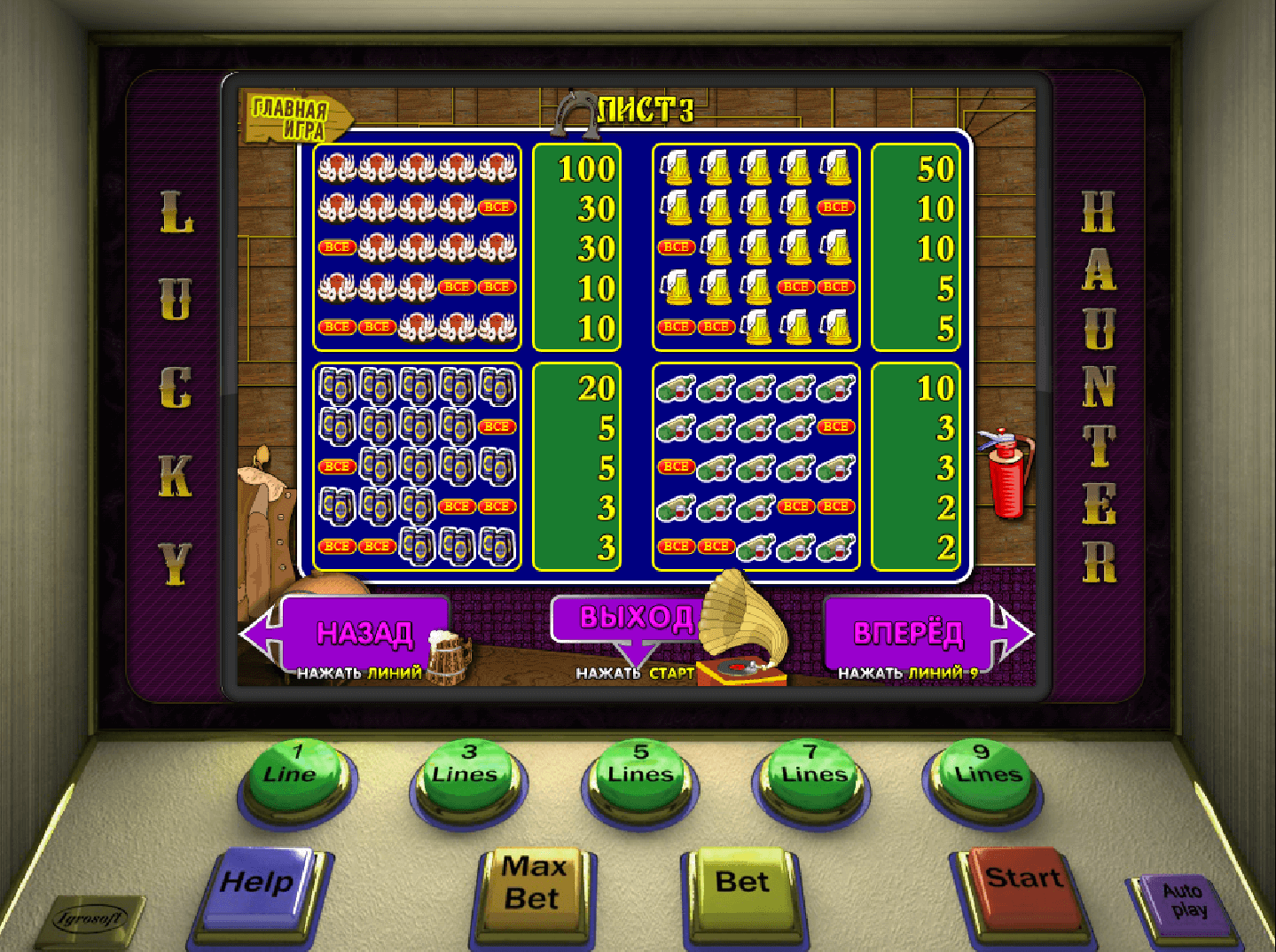The width and height of the screenshot is (1276, 952).
Task: Exit the paytable with ВЫХОД
Action: 628,618
